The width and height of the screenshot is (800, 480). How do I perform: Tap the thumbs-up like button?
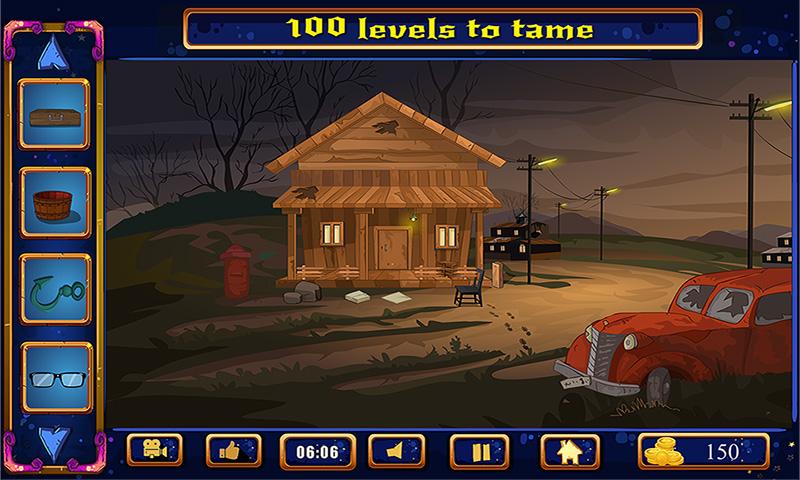[233, 451]
